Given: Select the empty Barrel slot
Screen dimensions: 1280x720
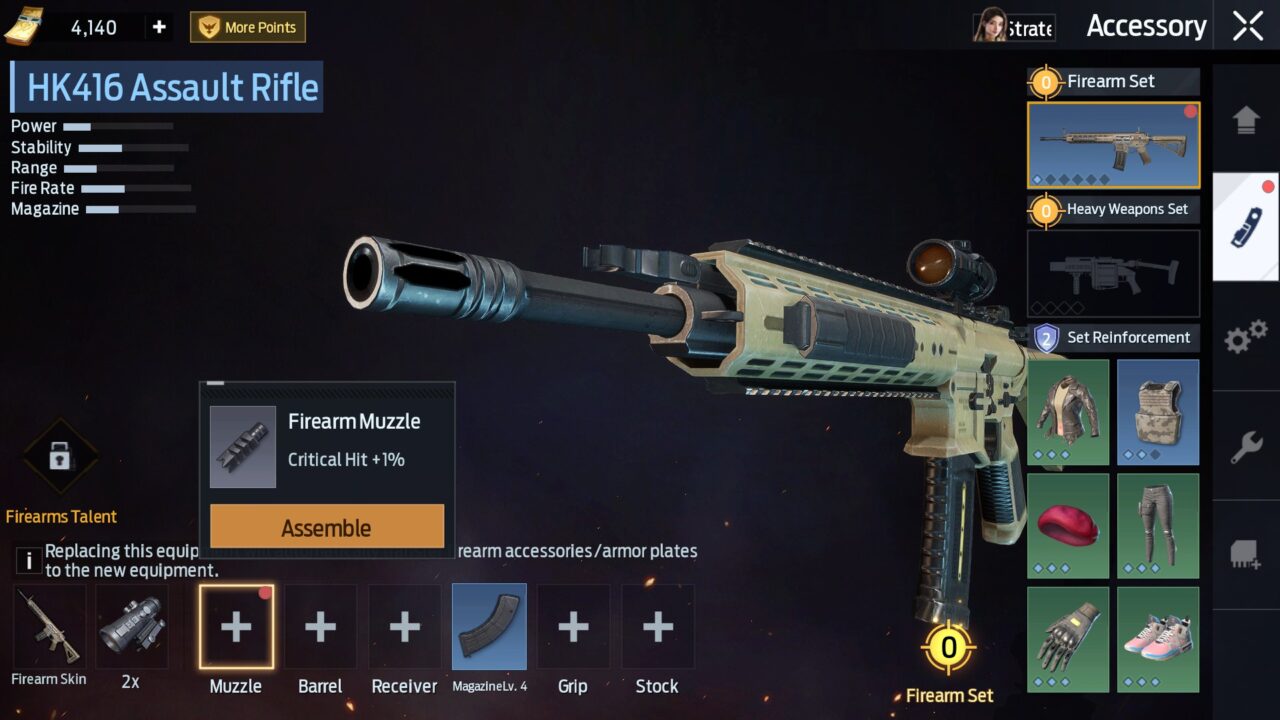Looking at the screenshot, I should point(320,627).
